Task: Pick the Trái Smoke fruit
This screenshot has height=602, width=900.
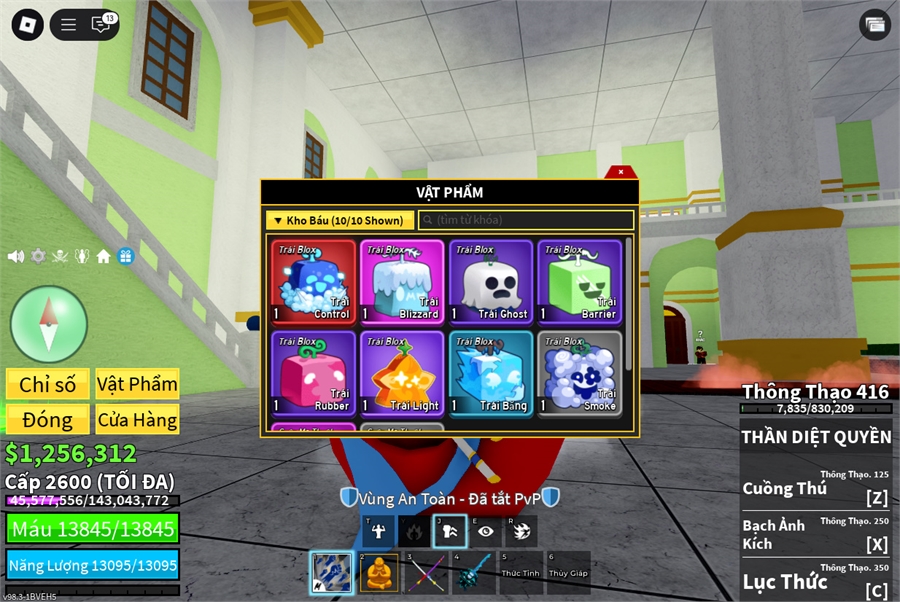Action: [579, 373]
